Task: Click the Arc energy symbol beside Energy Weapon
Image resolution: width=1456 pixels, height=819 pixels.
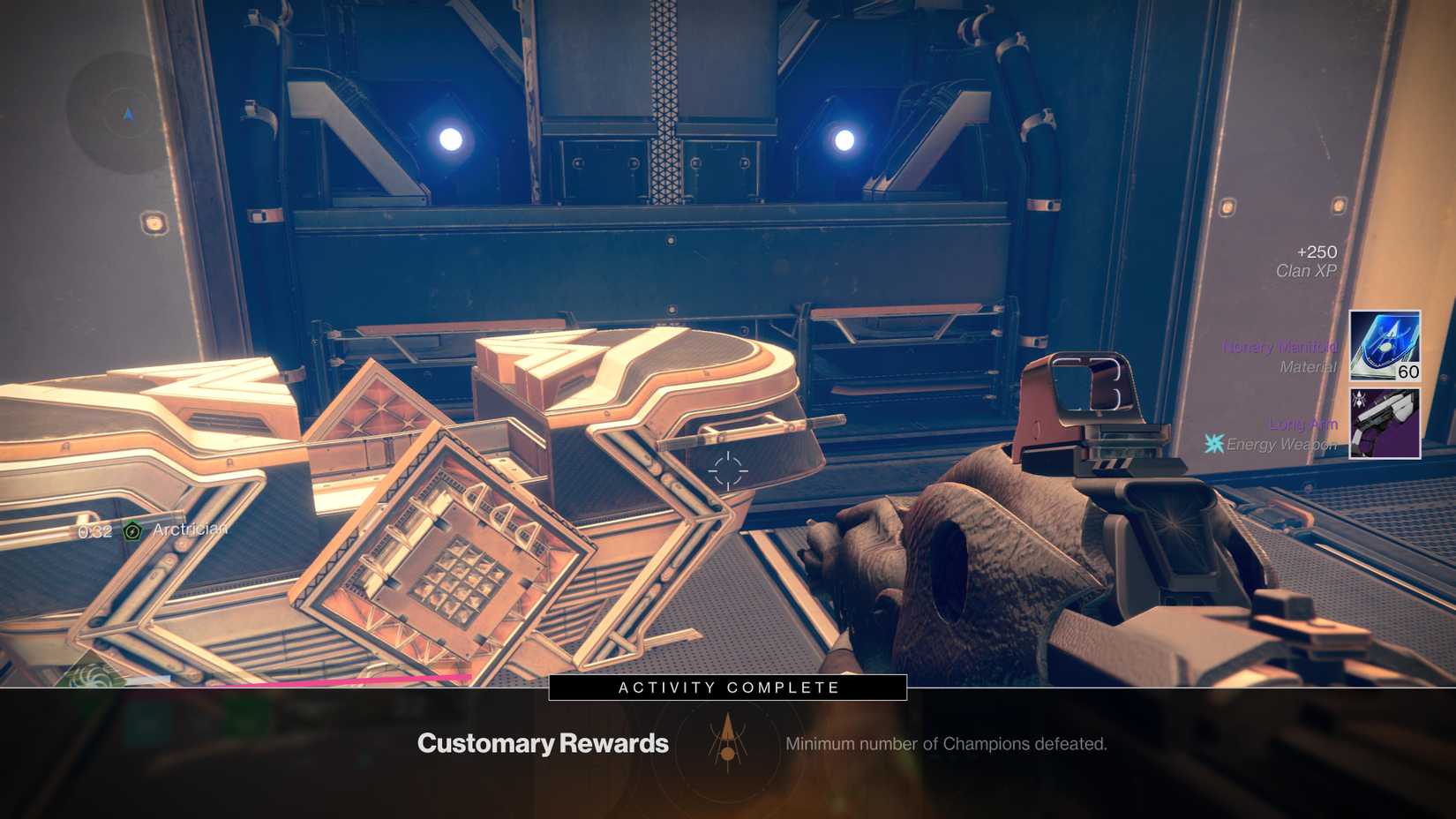Action: (1216, 444)
